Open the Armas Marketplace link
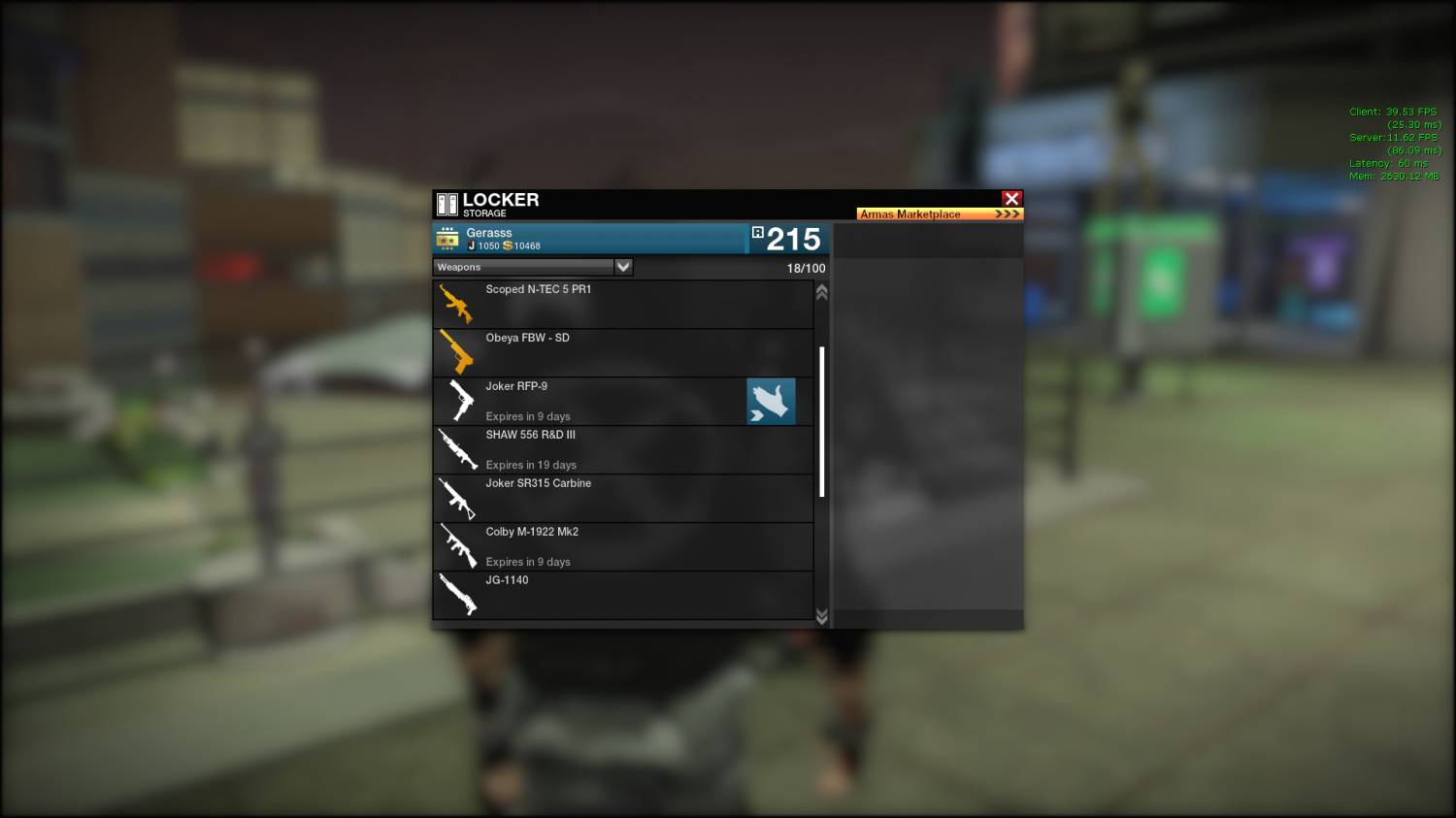 click(x=939, y=213)
